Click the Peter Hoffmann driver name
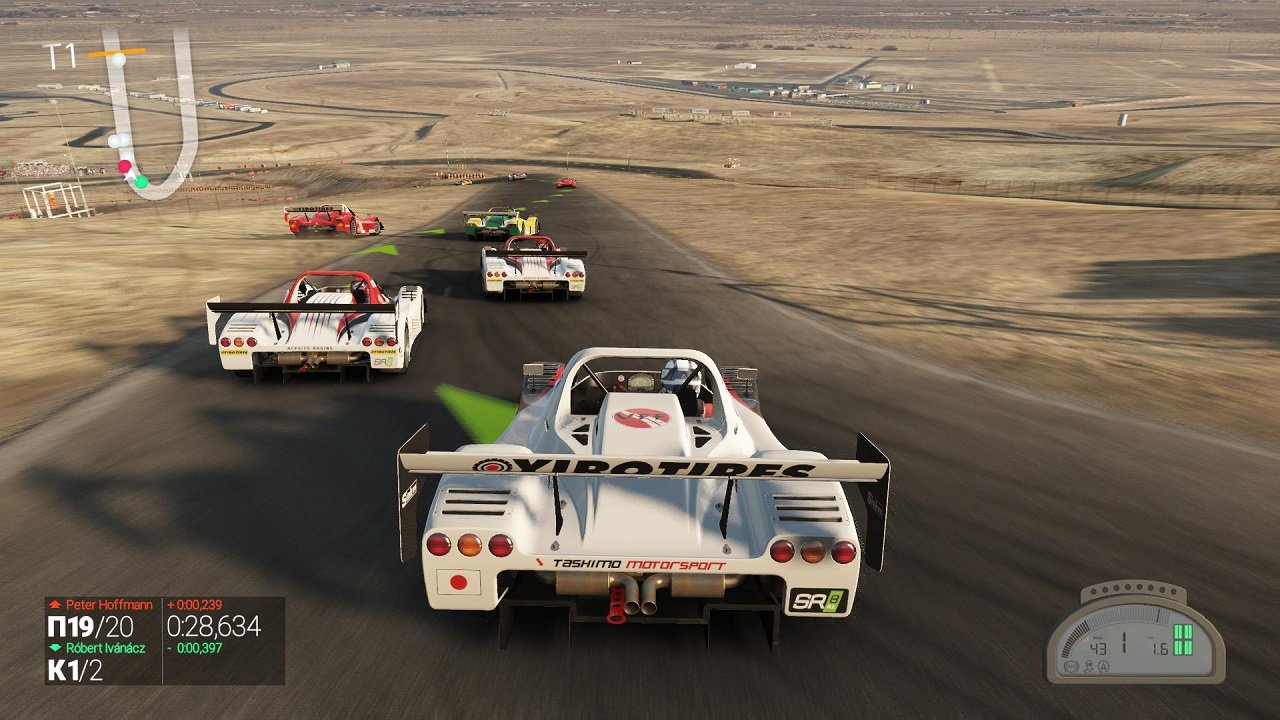The height and width of the screenshot is (720, 1280). coord(110,604)
